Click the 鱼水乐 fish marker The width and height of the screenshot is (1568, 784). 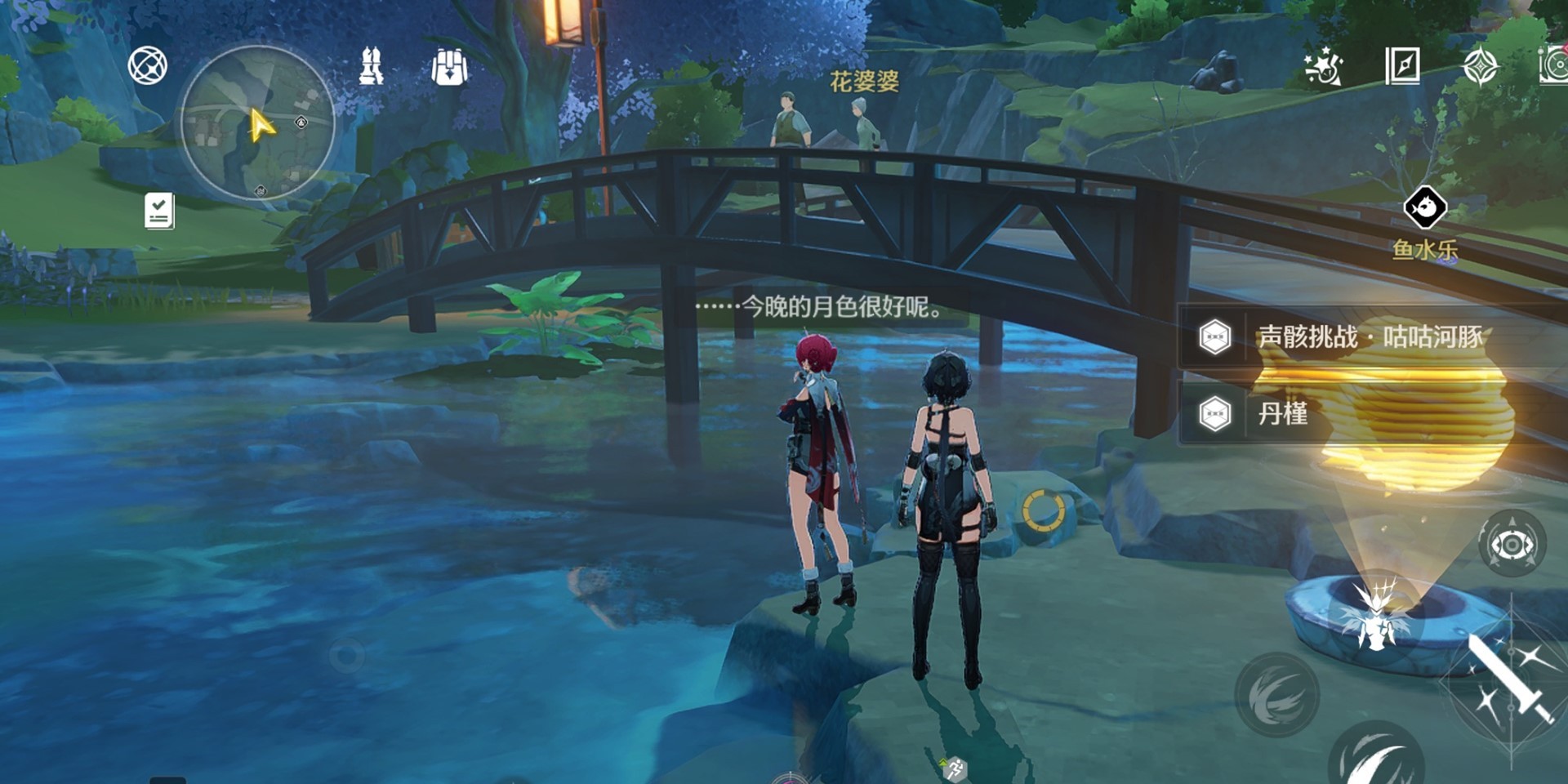click(1425, 208)
